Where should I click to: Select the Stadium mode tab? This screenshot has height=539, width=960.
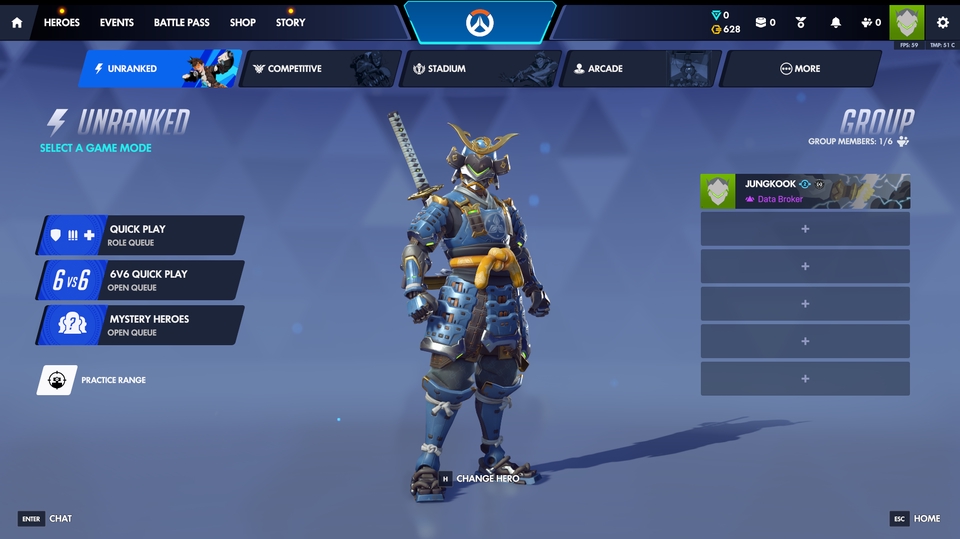point(480,69)
